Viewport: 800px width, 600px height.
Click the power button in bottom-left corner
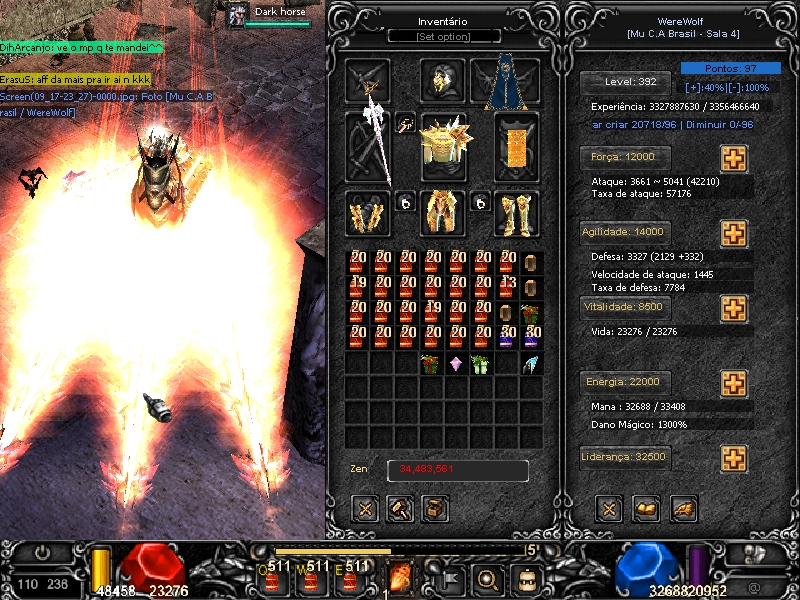coord(42,552)
